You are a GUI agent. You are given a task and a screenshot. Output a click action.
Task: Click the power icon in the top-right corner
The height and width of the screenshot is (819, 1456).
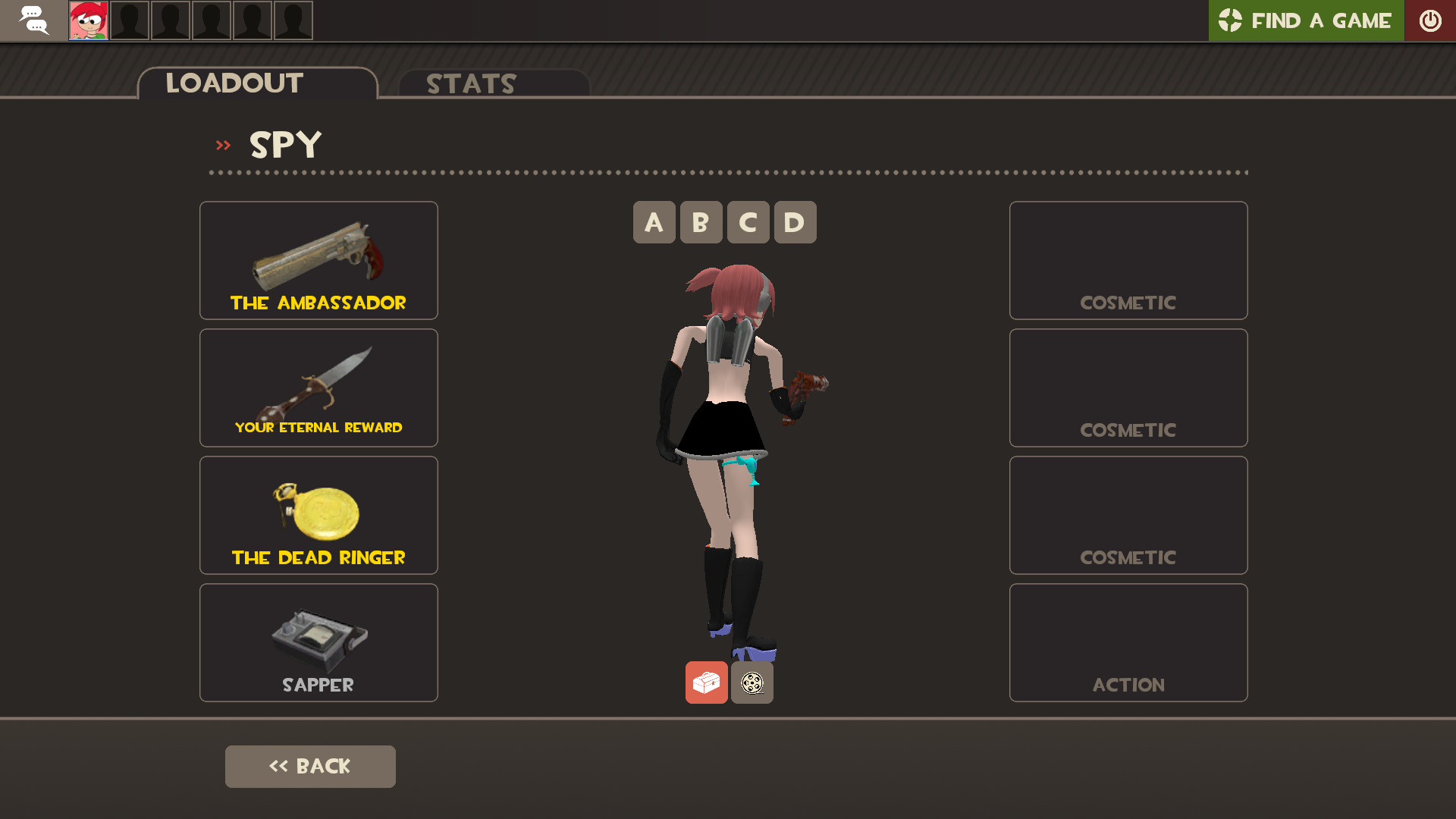coord(1430,20)
